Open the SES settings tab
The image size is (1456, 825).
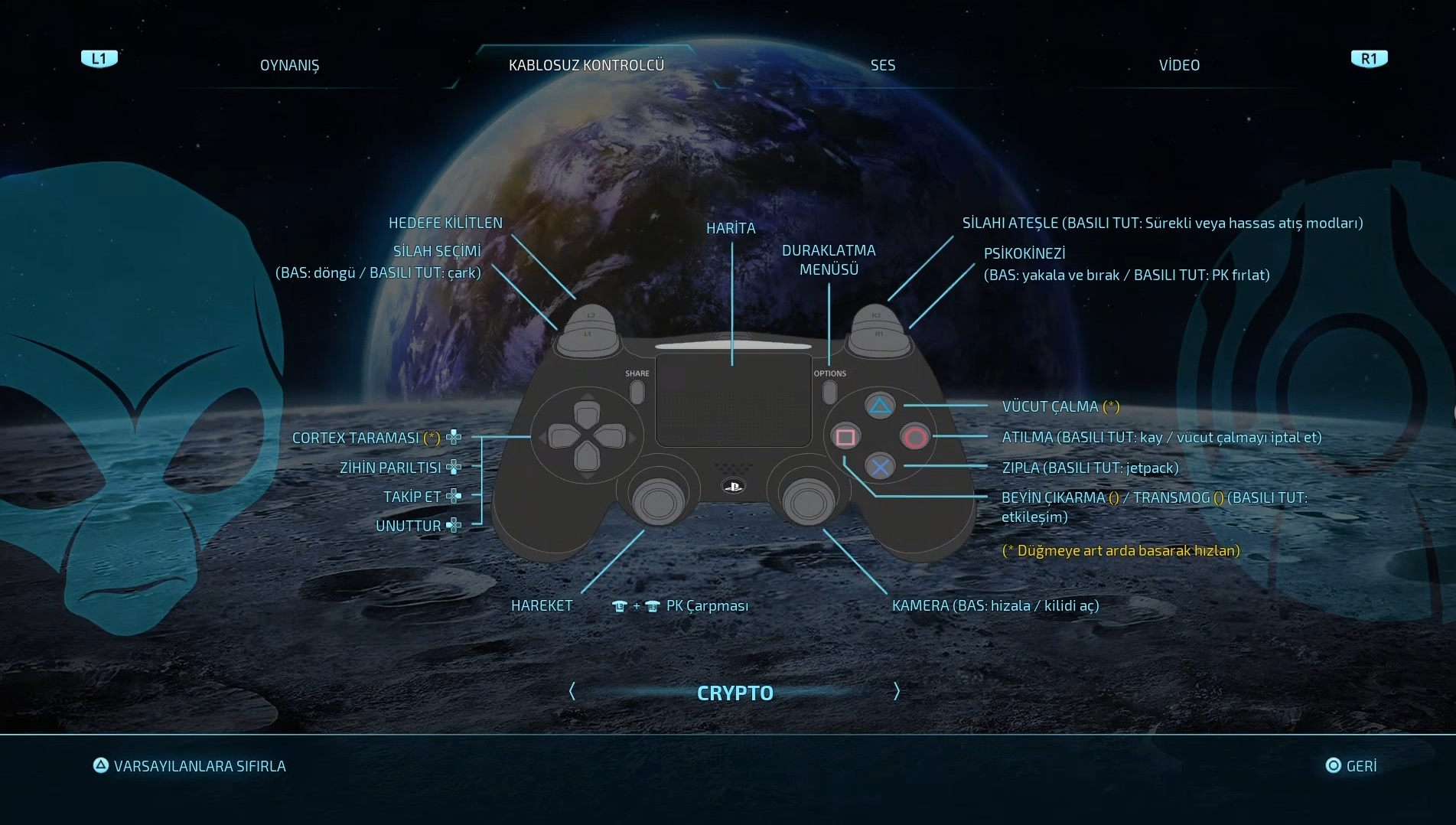coord(882,65)
